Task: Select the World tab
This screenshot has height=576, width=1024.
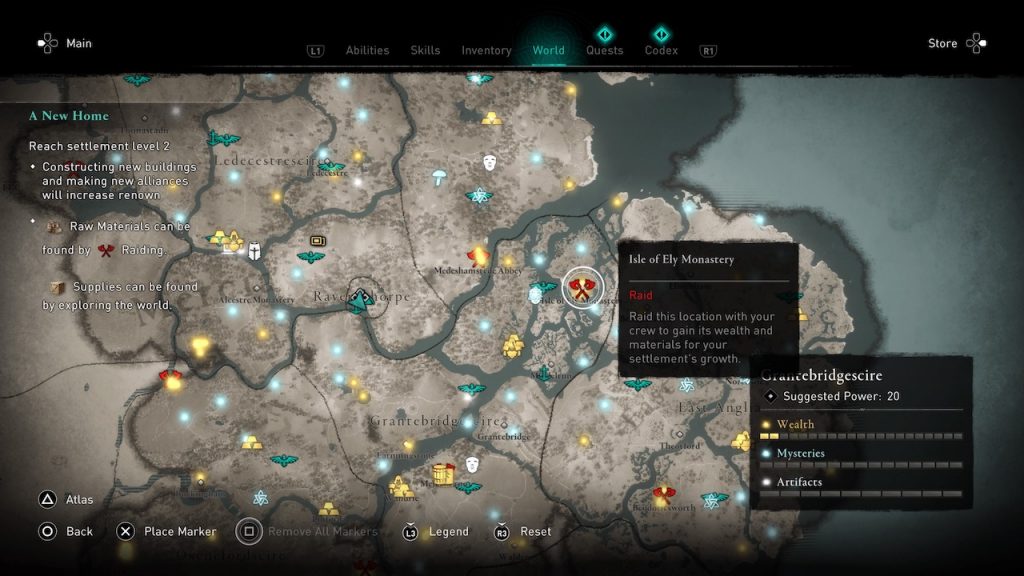Action: point(548,50)
